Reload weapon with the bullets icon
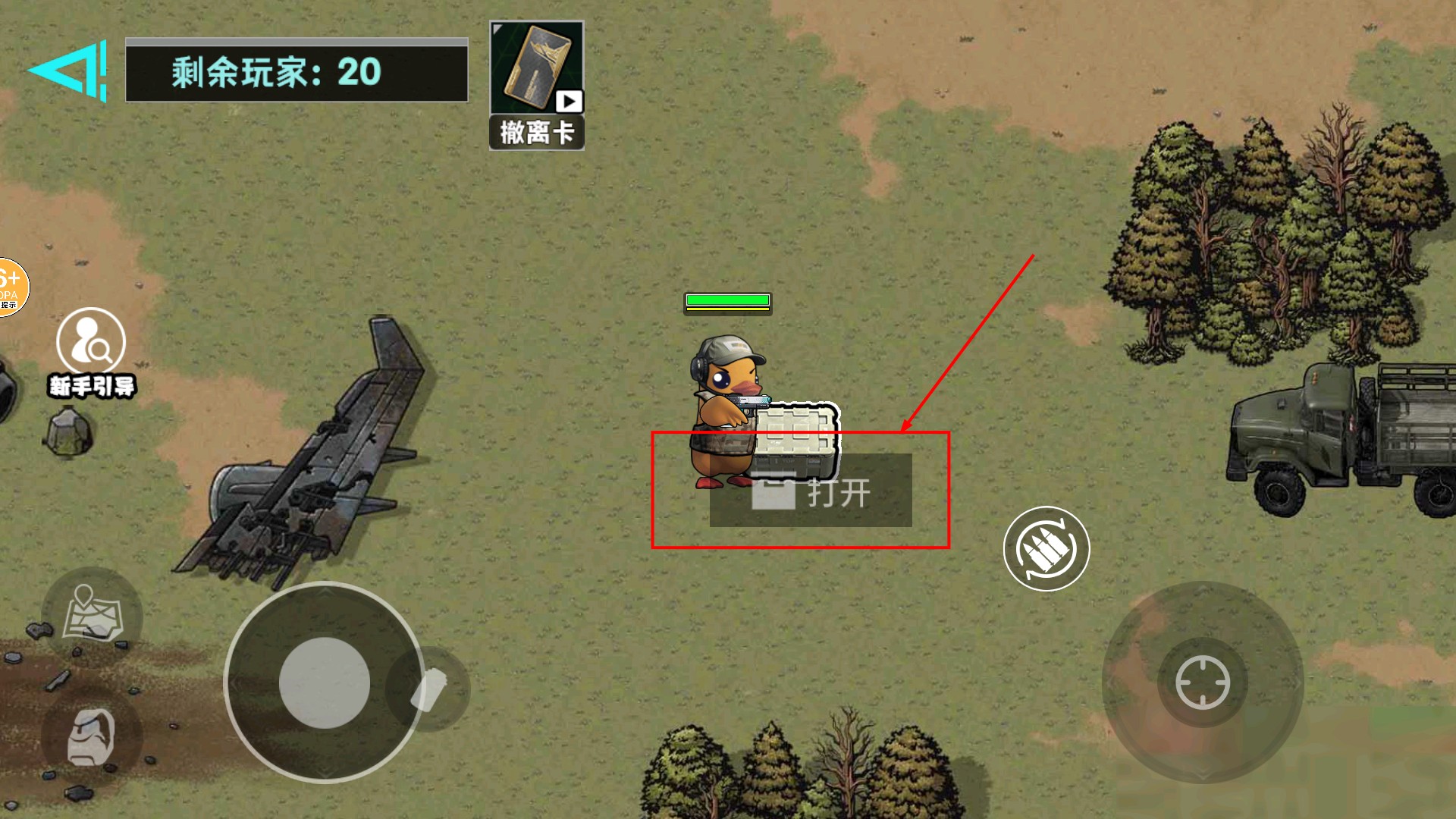Image resolution: width=1456 pixels, height=819 pixels. click(x=1046, y=548)
